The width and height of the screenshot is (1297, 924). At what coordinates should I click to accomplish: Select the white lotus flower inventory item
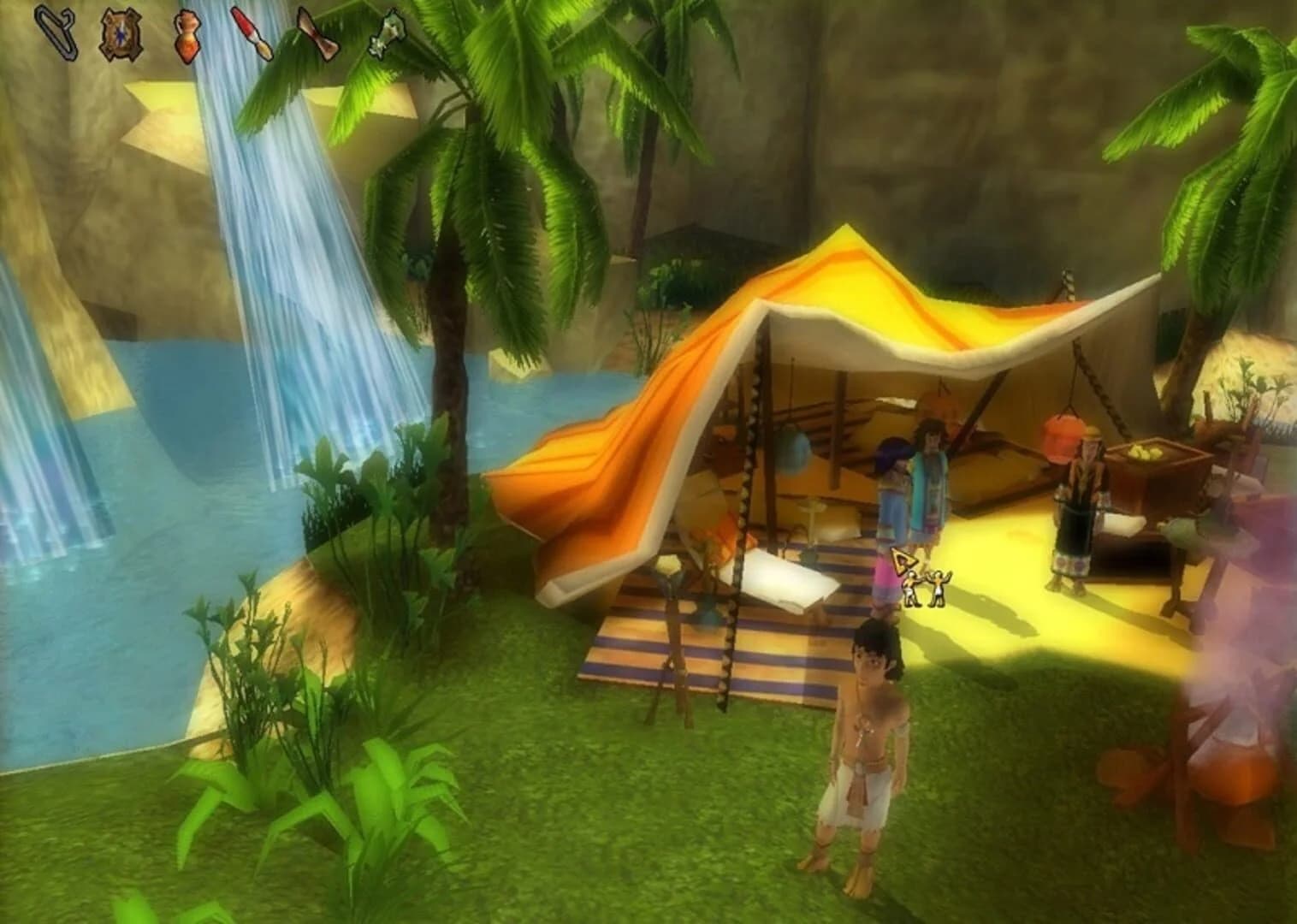(x=387, y=34)
